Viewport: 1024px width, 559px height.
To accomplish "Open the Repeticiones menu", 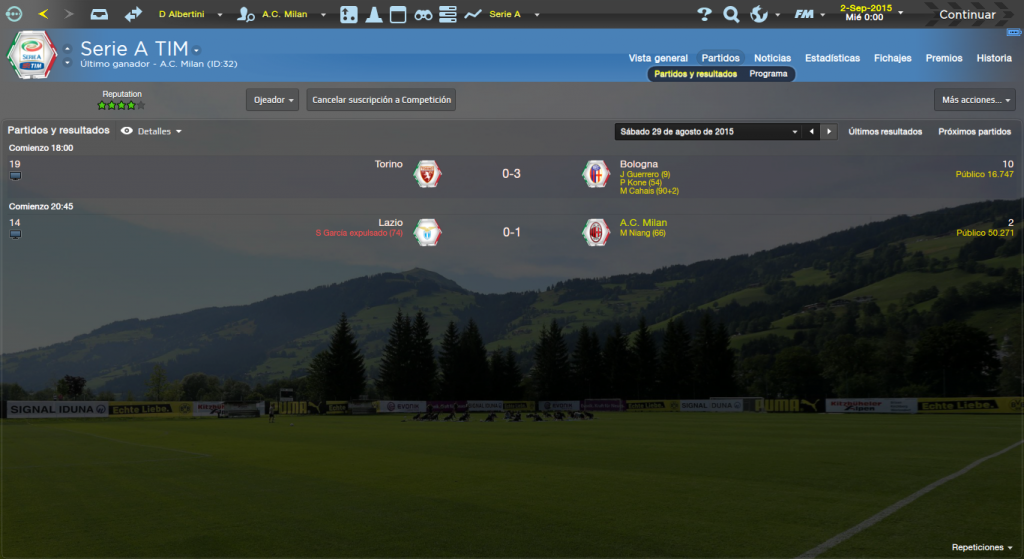I will click(982, 548).
